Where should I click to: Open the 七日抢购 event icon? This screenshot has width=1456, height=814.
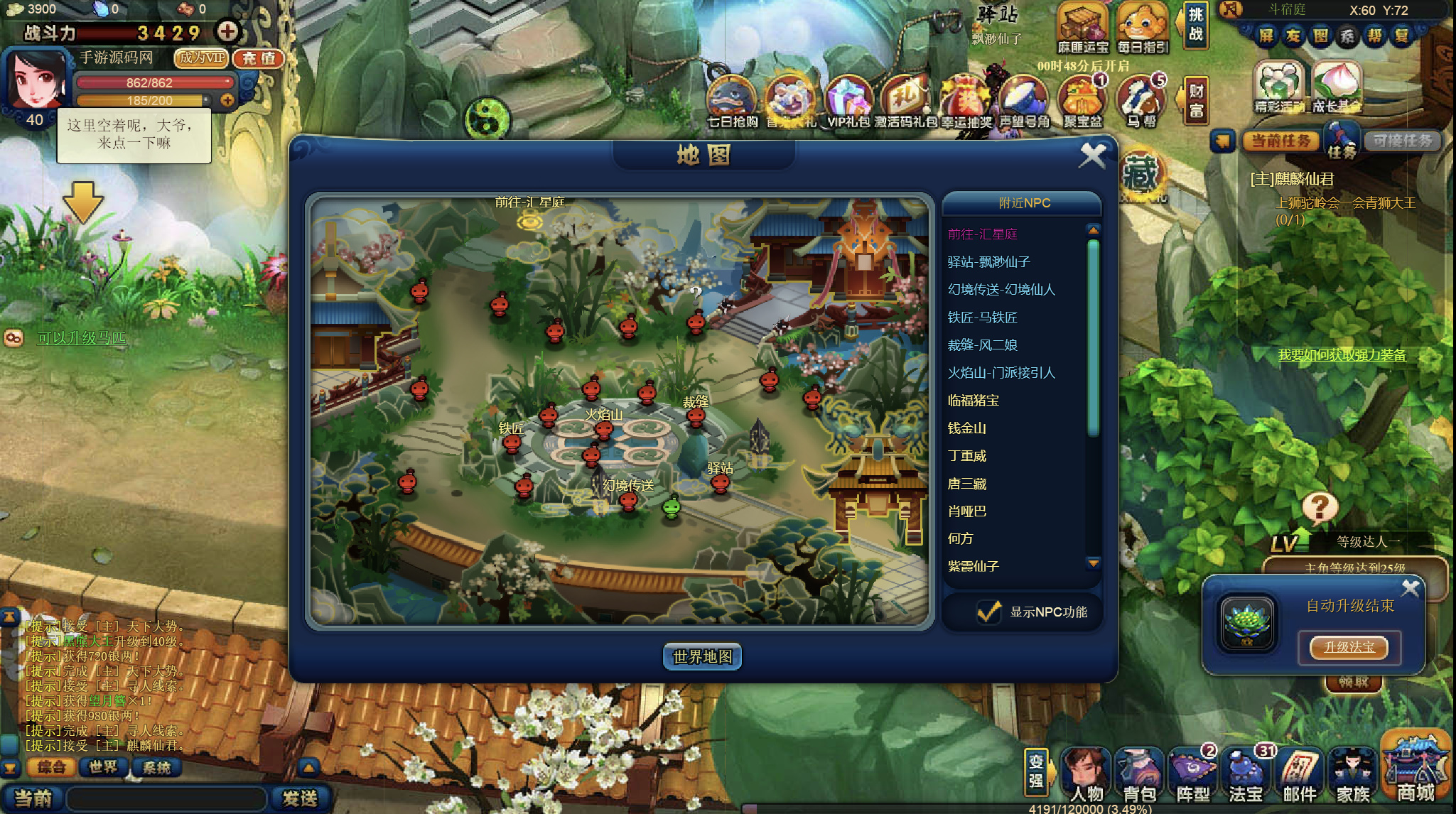[732, 103]
